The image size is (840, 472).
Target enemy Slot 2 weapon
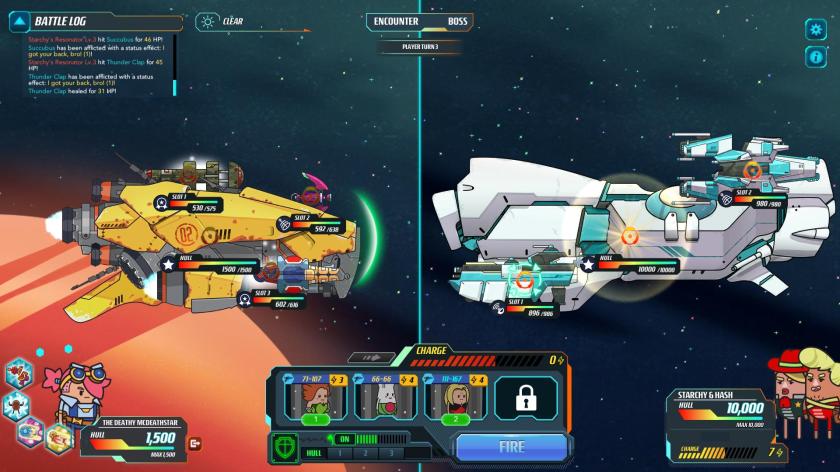[752, 170]
